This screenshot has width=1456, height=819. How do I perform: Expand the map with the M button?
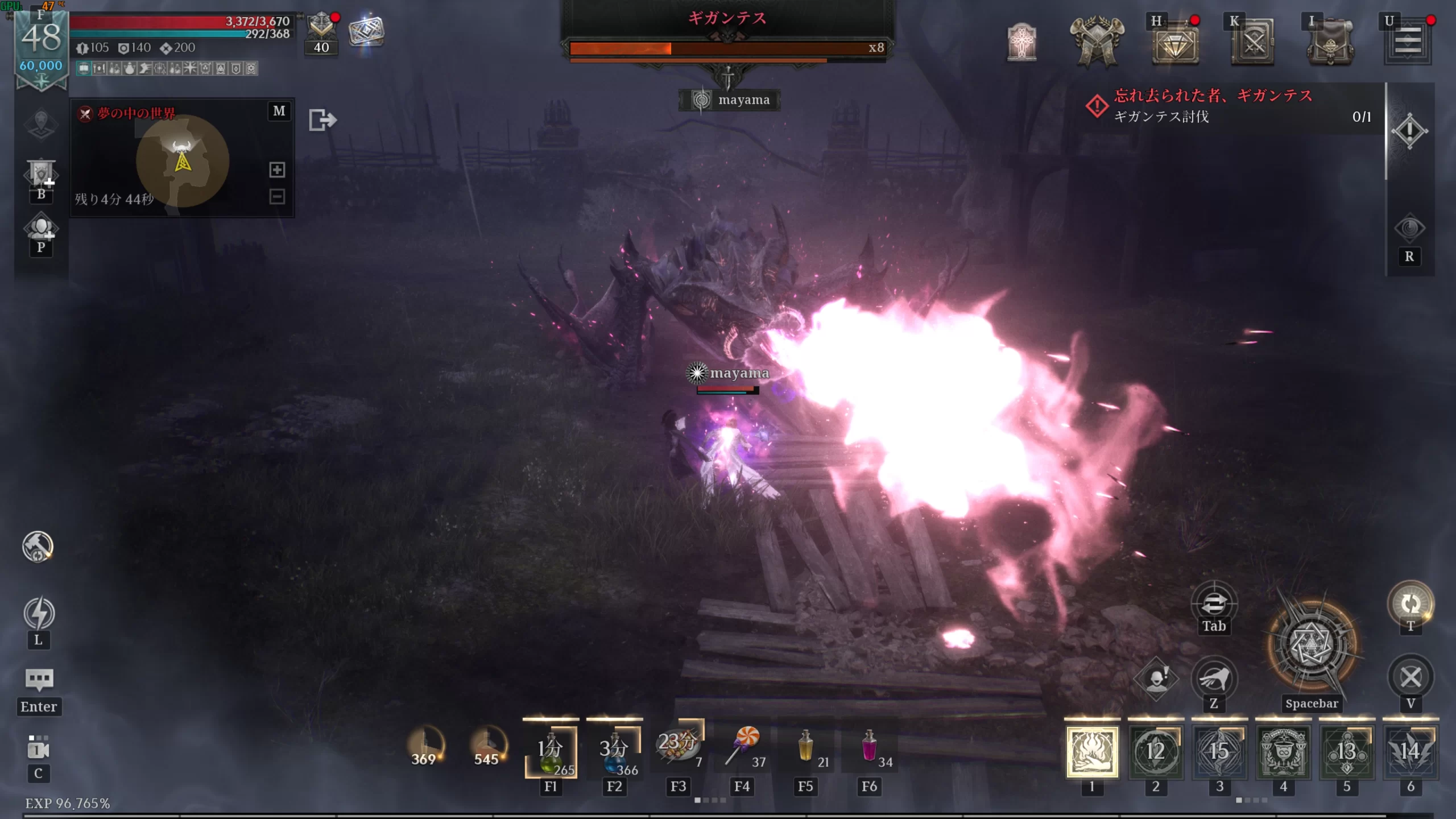click(279, 111)
